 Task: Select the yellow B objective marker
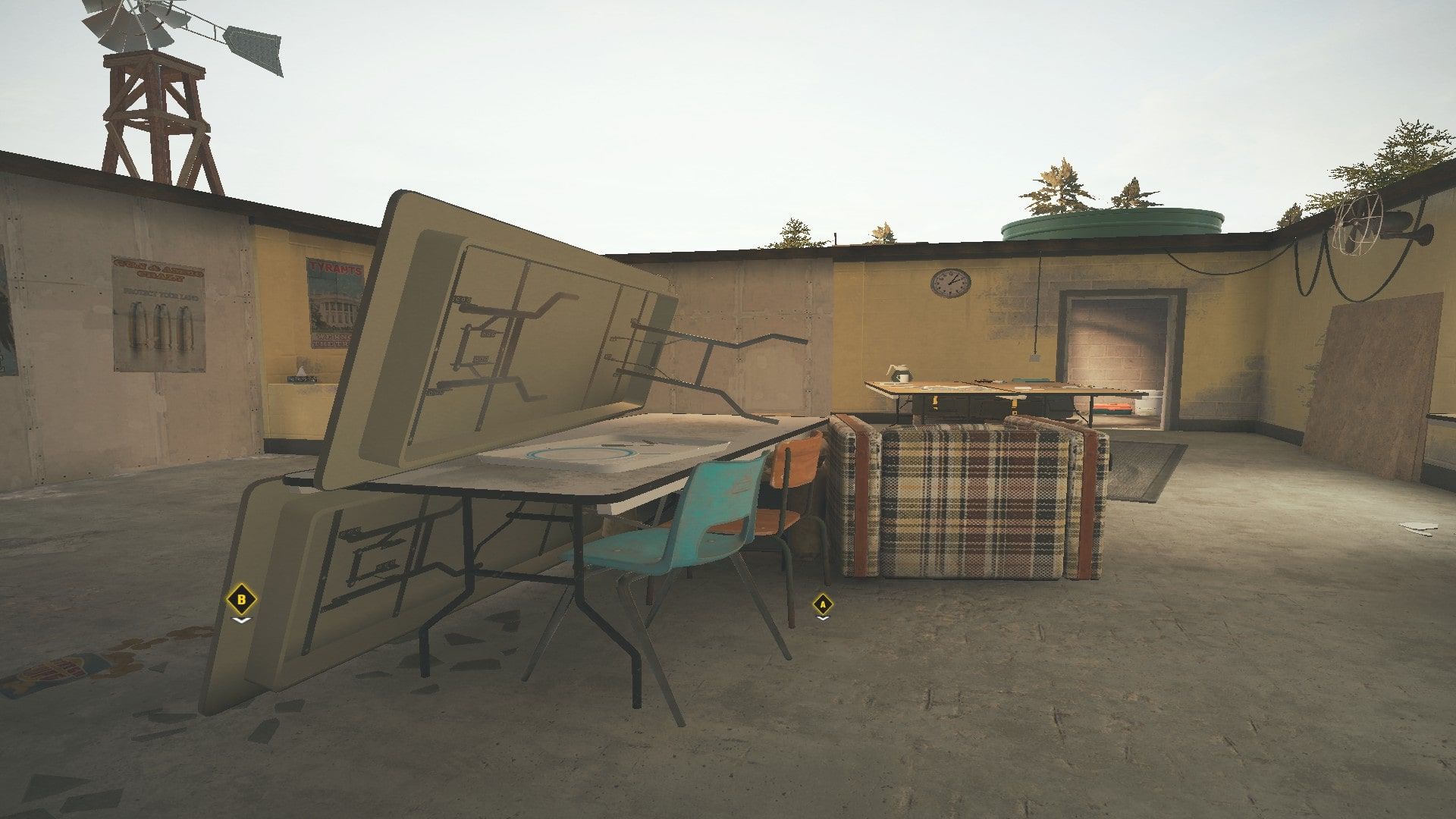coord(242,600)
